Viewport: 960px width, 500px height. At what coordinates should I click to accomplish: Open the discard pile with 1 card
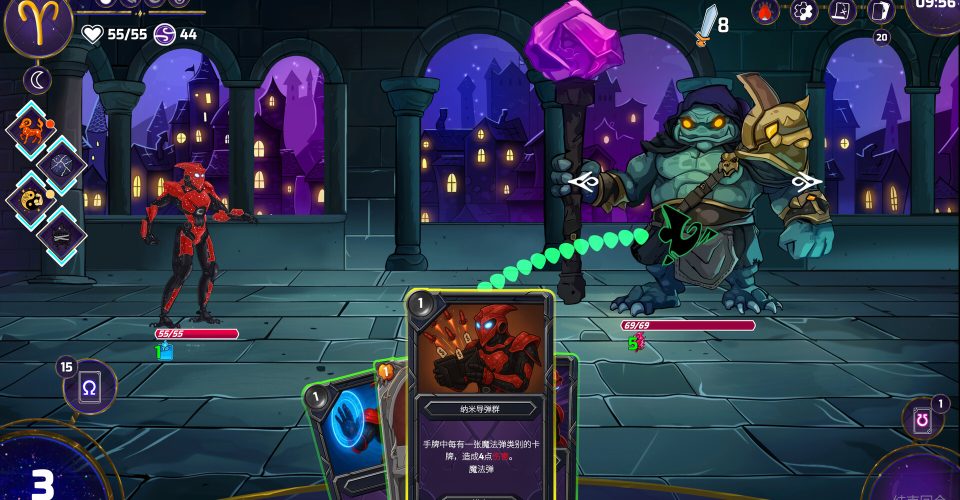(x=922, y=420)
